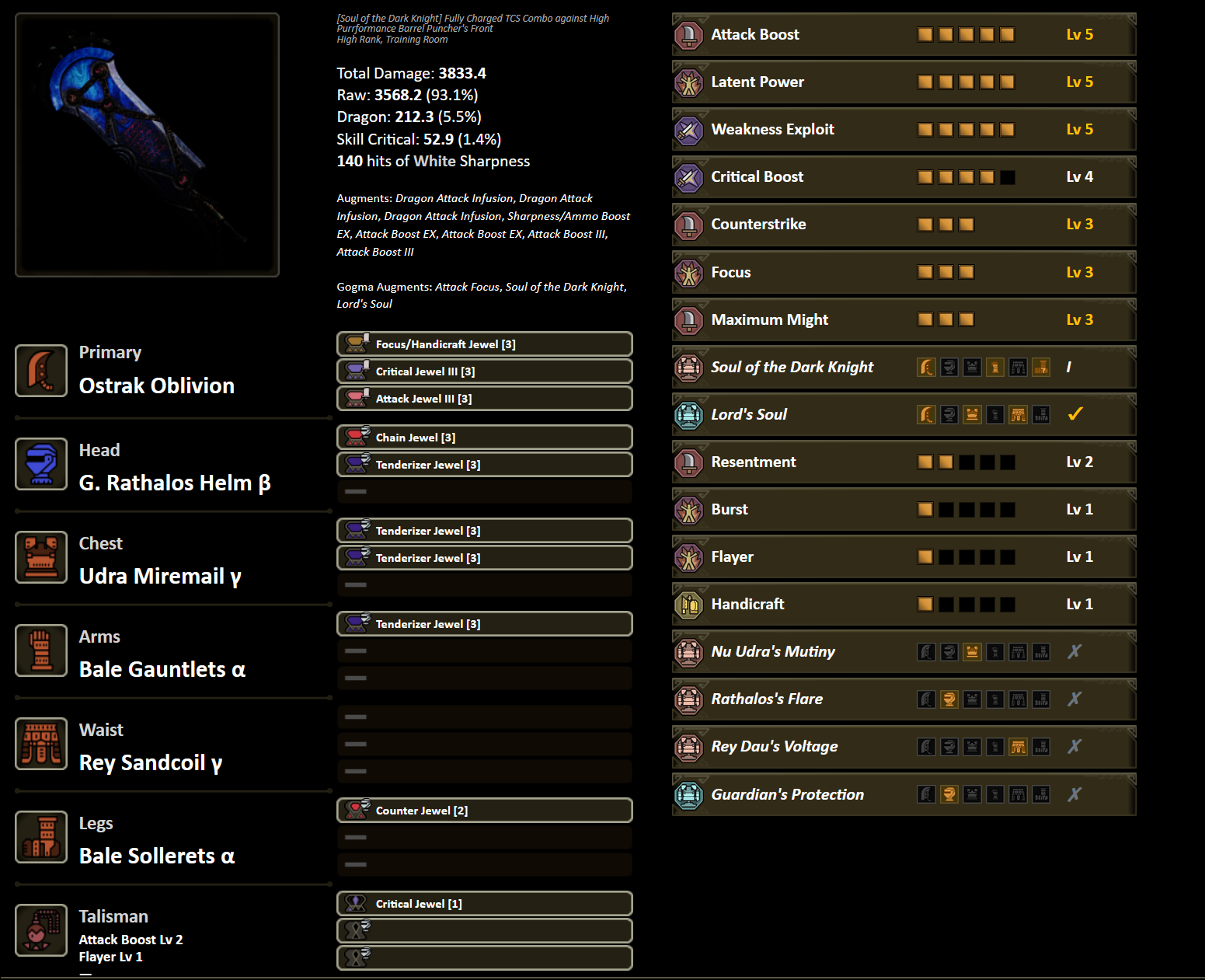Select the Latent Power skill entry
Screen dimensions: 1205x980
point(903,82)
